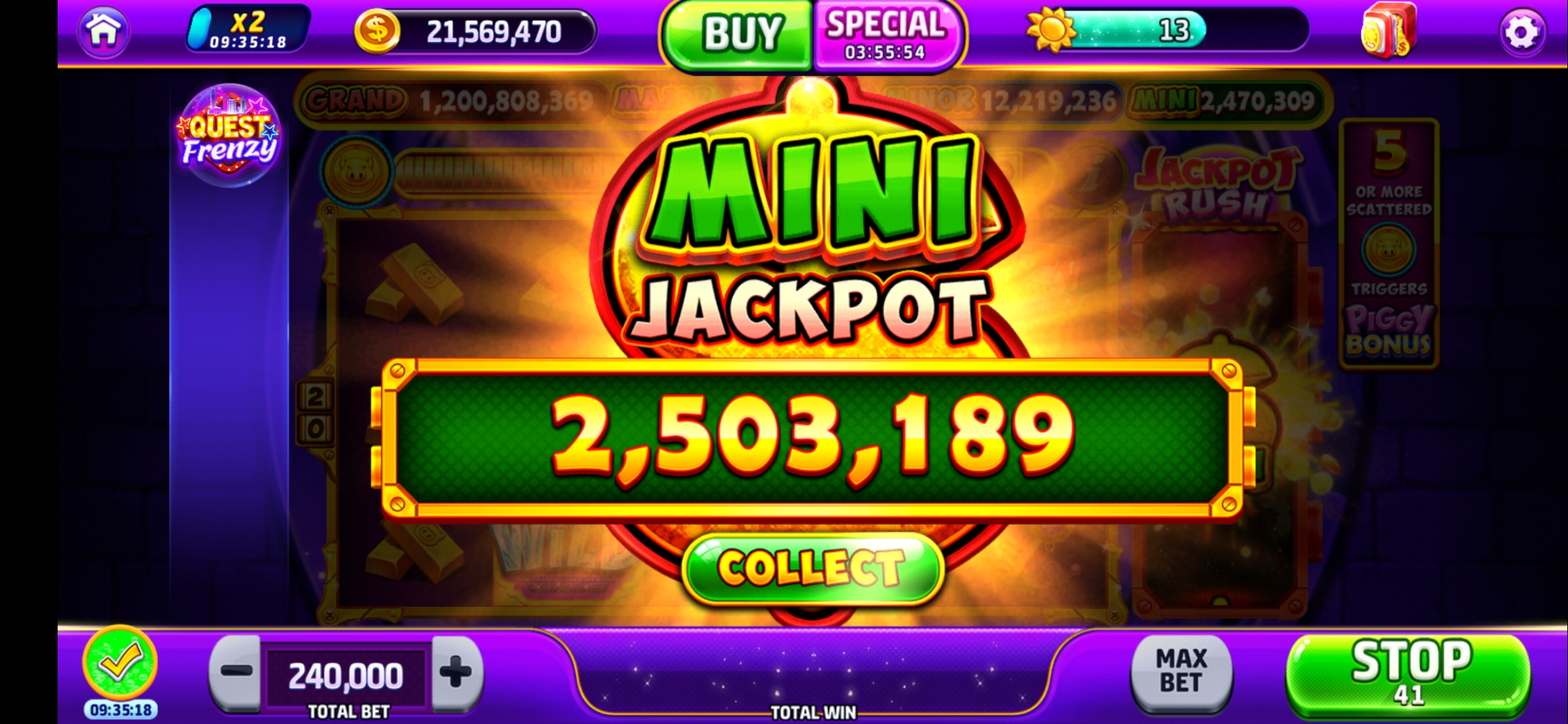Click the gold coin balance icon
1568x724 pixels.
pyautogui.click(x=377, y=30)
